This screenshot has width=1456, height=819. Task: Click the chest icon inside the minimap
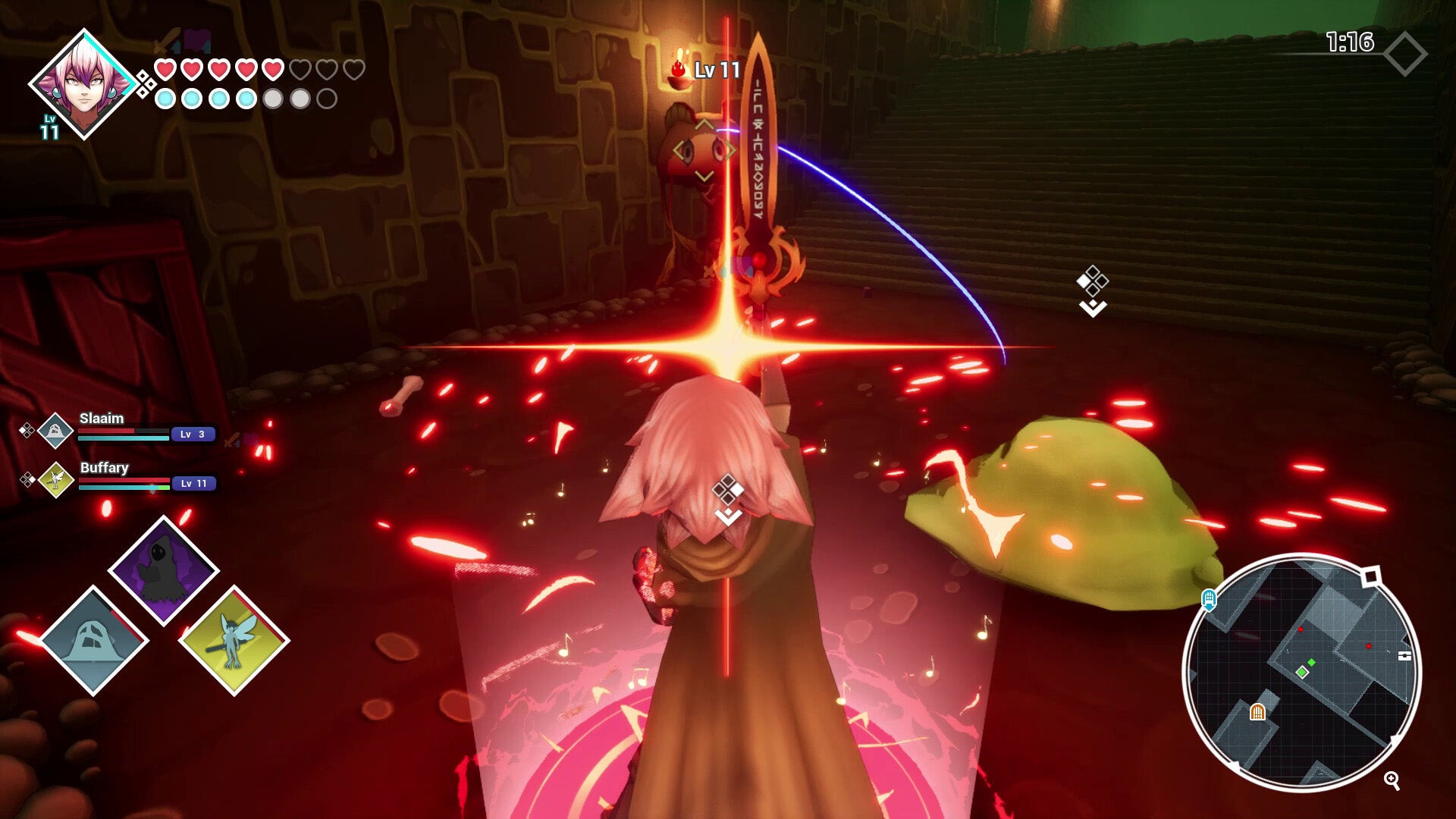point(1405,655)
